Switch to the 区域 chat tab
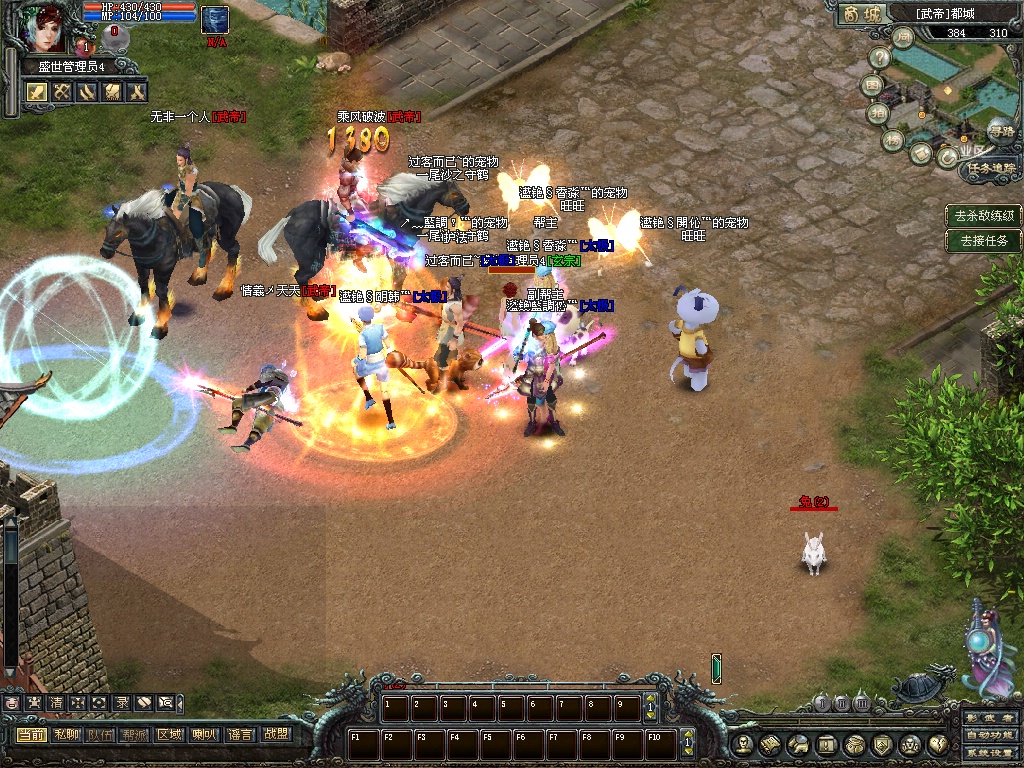Viewport: 1024px width, 768px height. (169, 734)
